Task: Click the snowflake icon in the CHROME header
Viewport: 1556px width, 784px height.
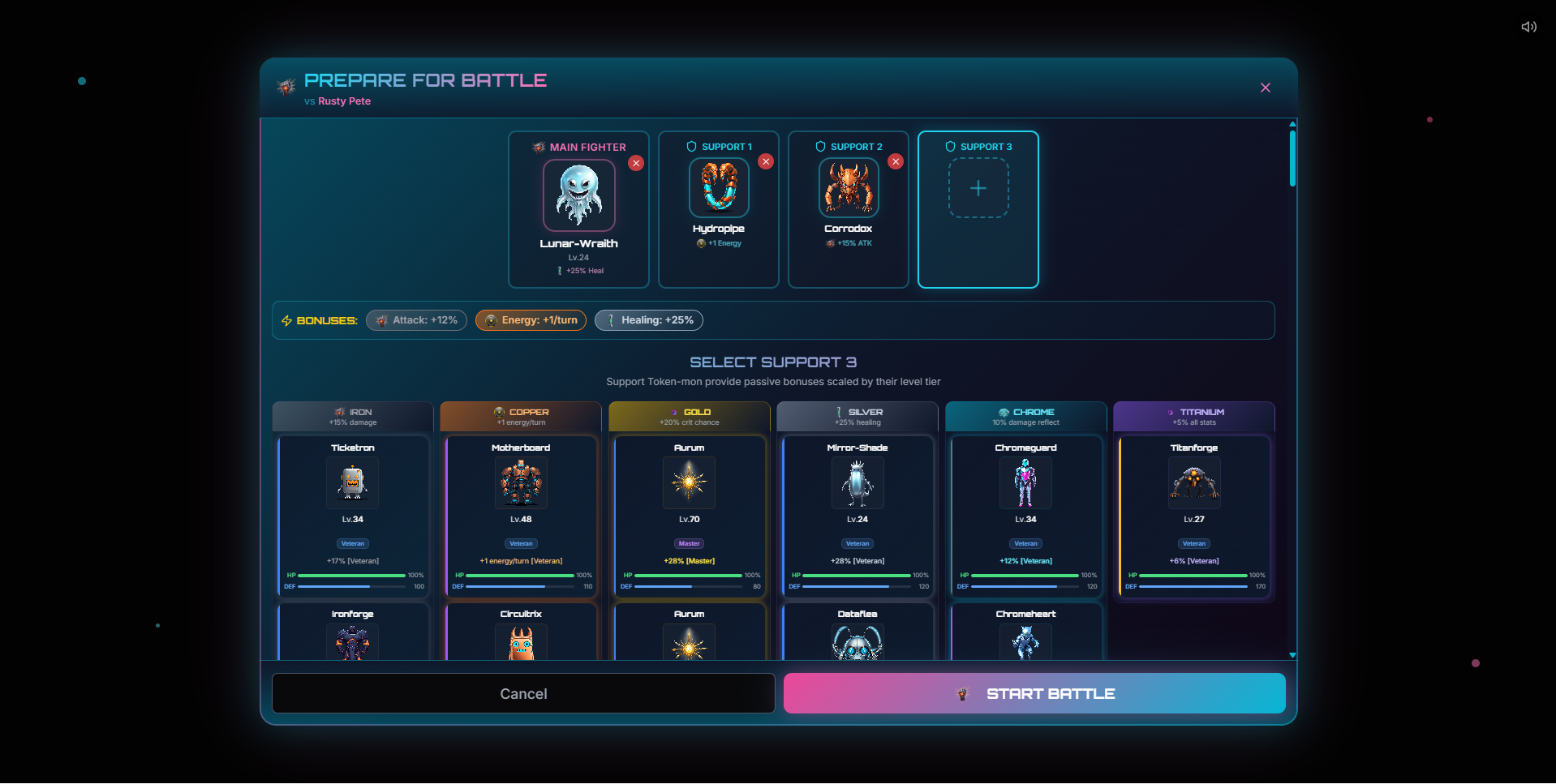Action: [1003, 412]
